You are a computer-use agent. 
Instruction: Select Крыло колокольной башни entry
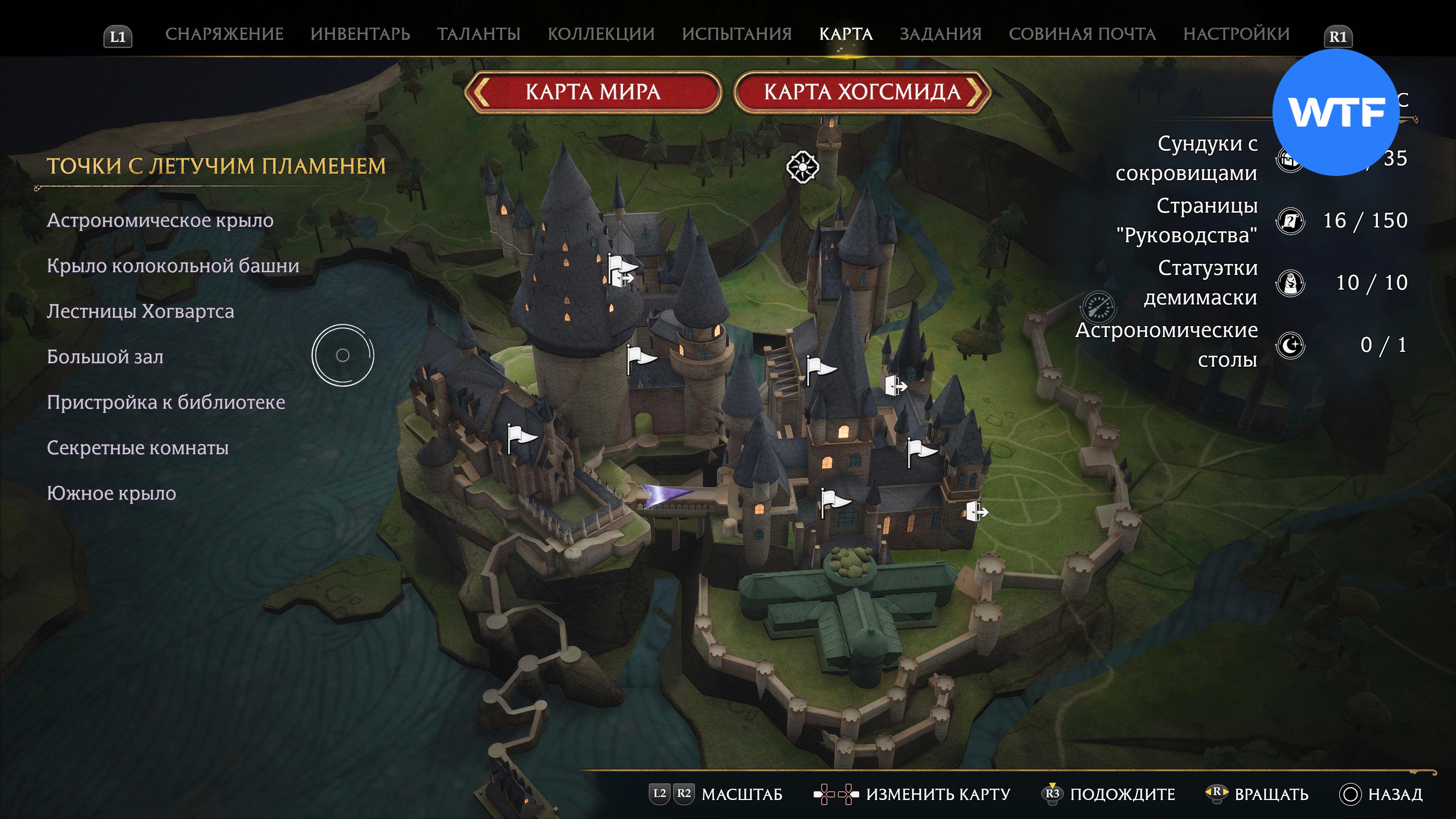(173, 266)
